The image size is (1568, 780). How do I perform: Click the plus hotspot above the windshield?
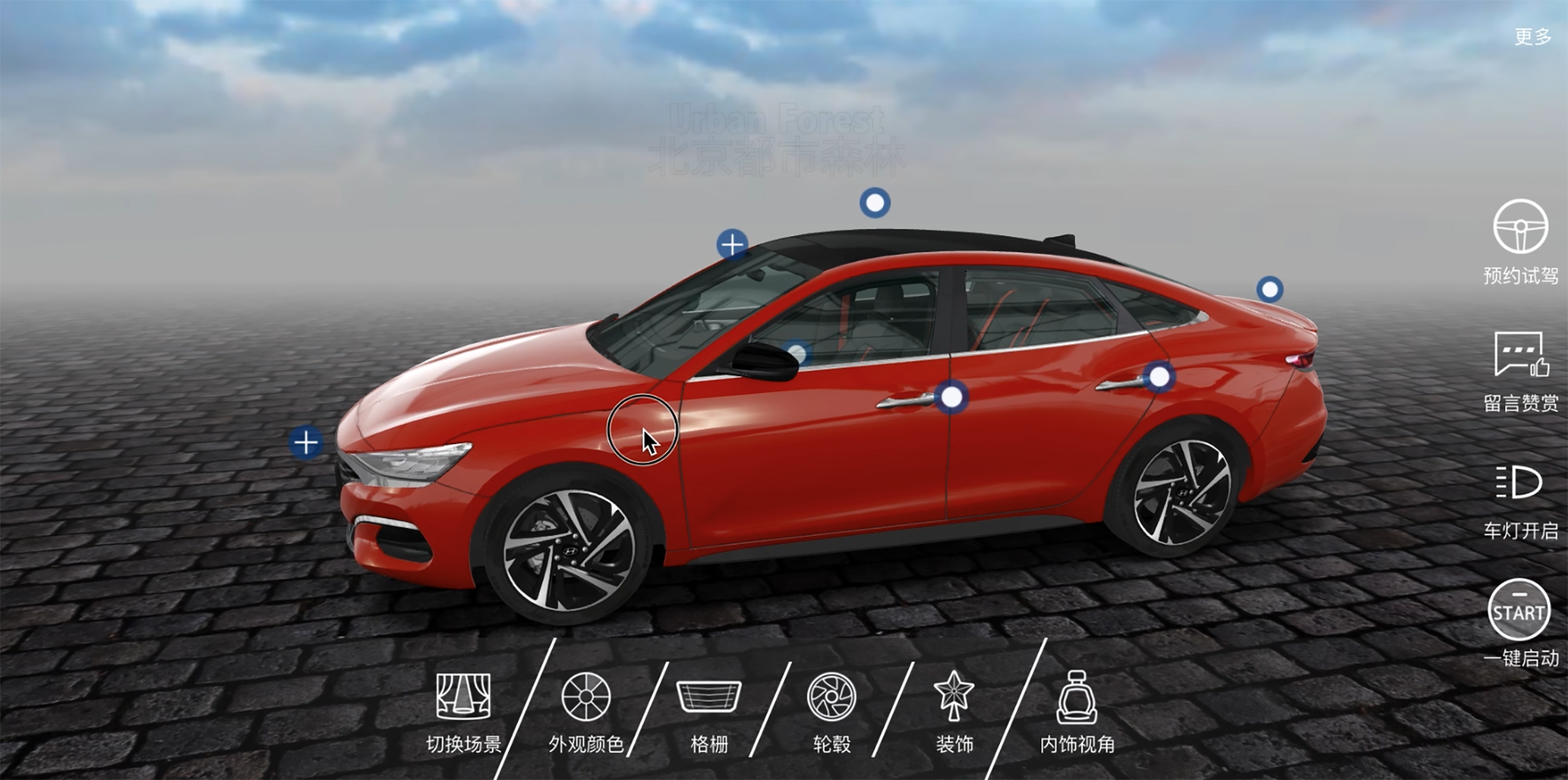pyautogui.click(x=732, y=244)
